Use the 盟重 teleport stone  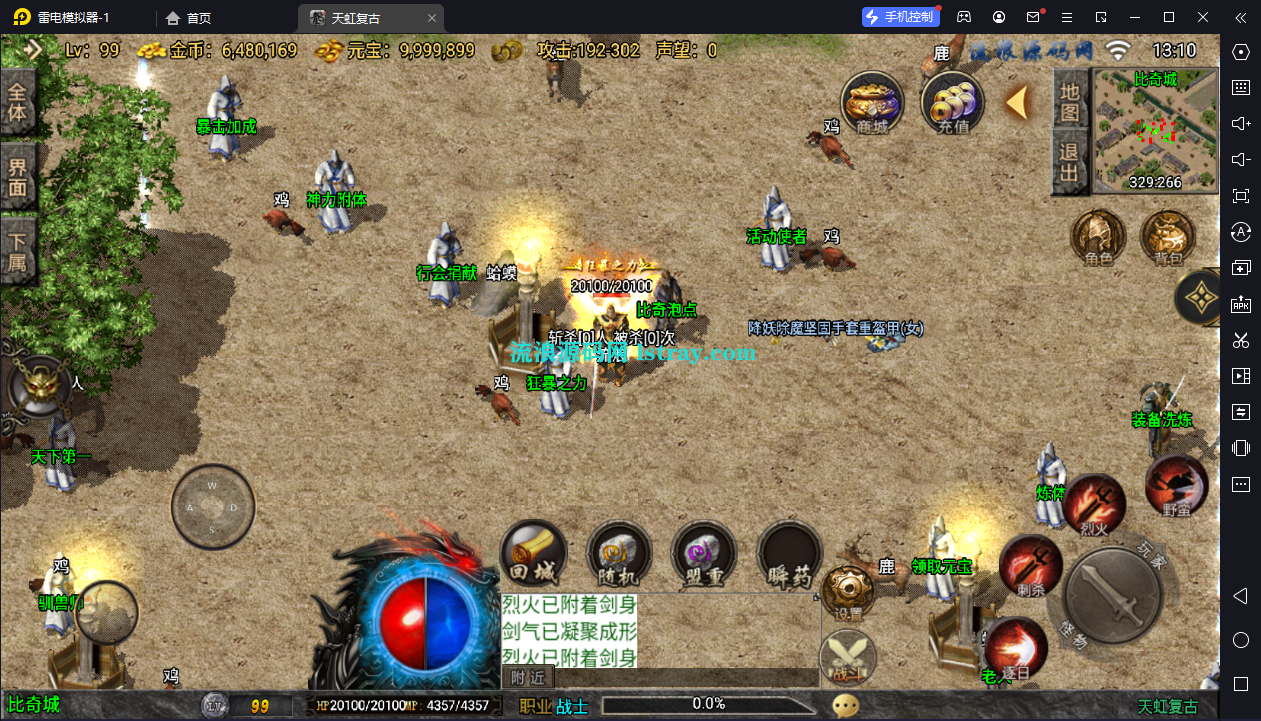pos(704,553)
